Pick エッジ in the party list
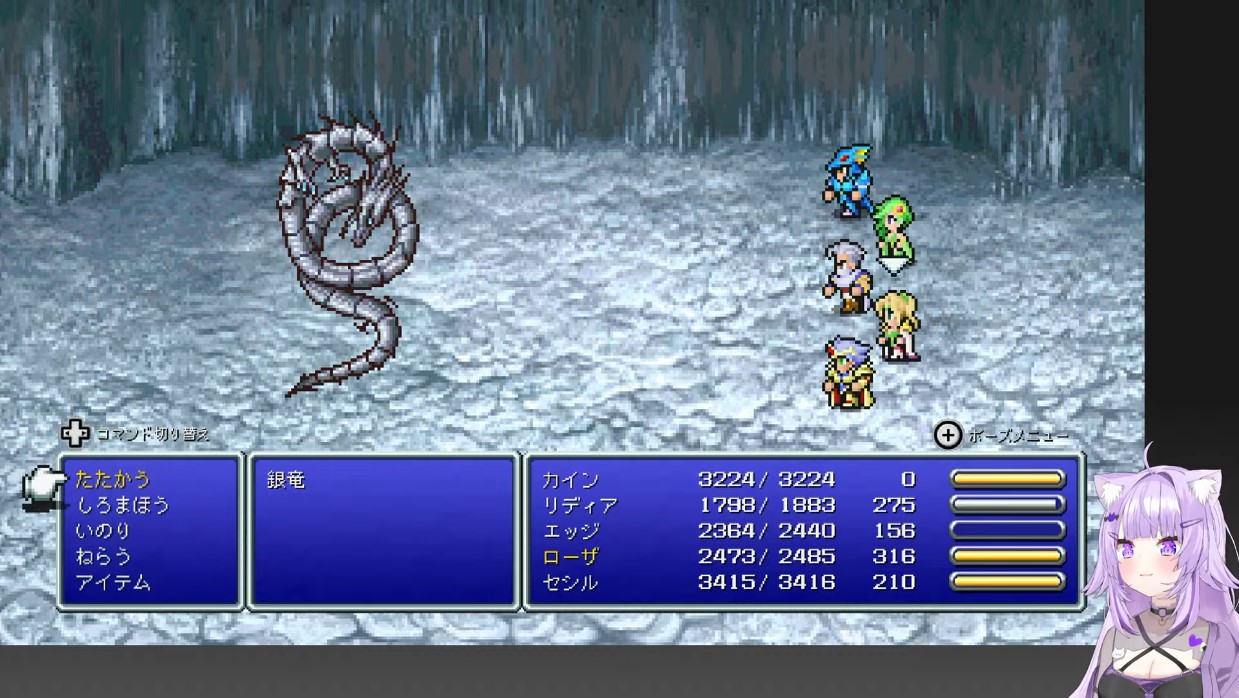The image size is (1239, 698). click(x=570, y=531)
